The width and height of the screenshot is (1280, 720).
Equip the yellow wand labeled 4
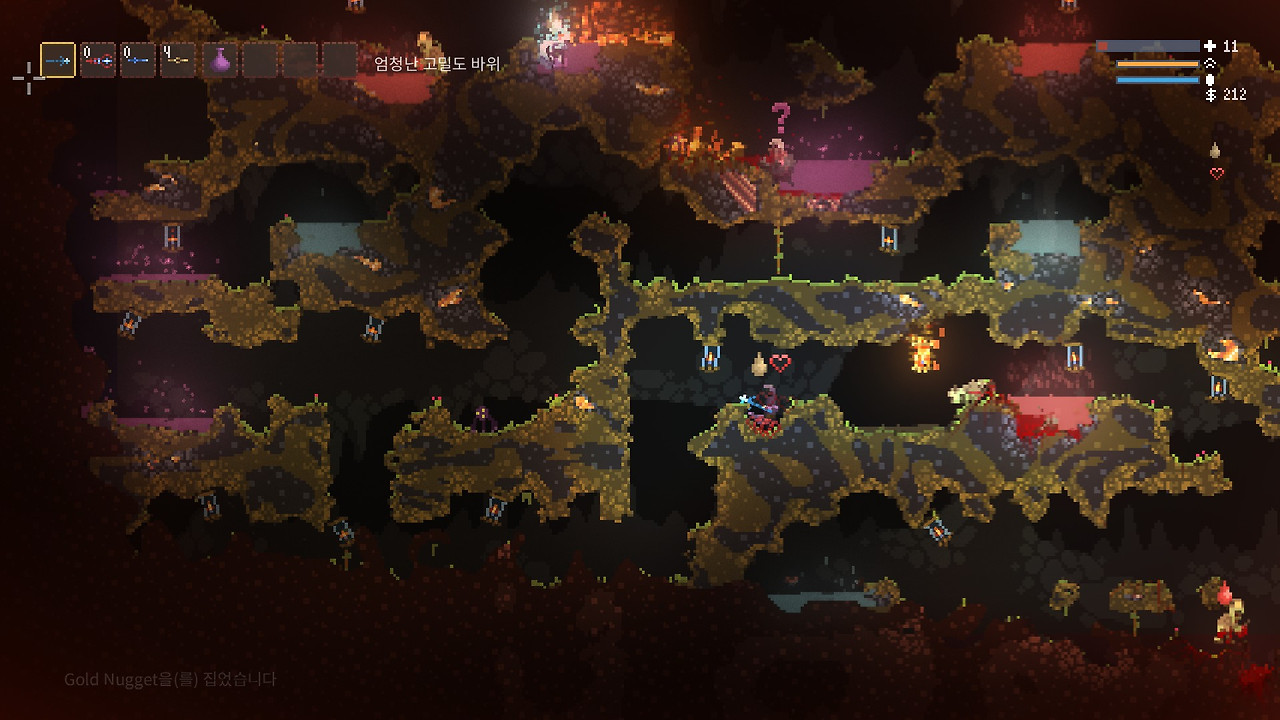pyautogui.click(x=178, y=60)
